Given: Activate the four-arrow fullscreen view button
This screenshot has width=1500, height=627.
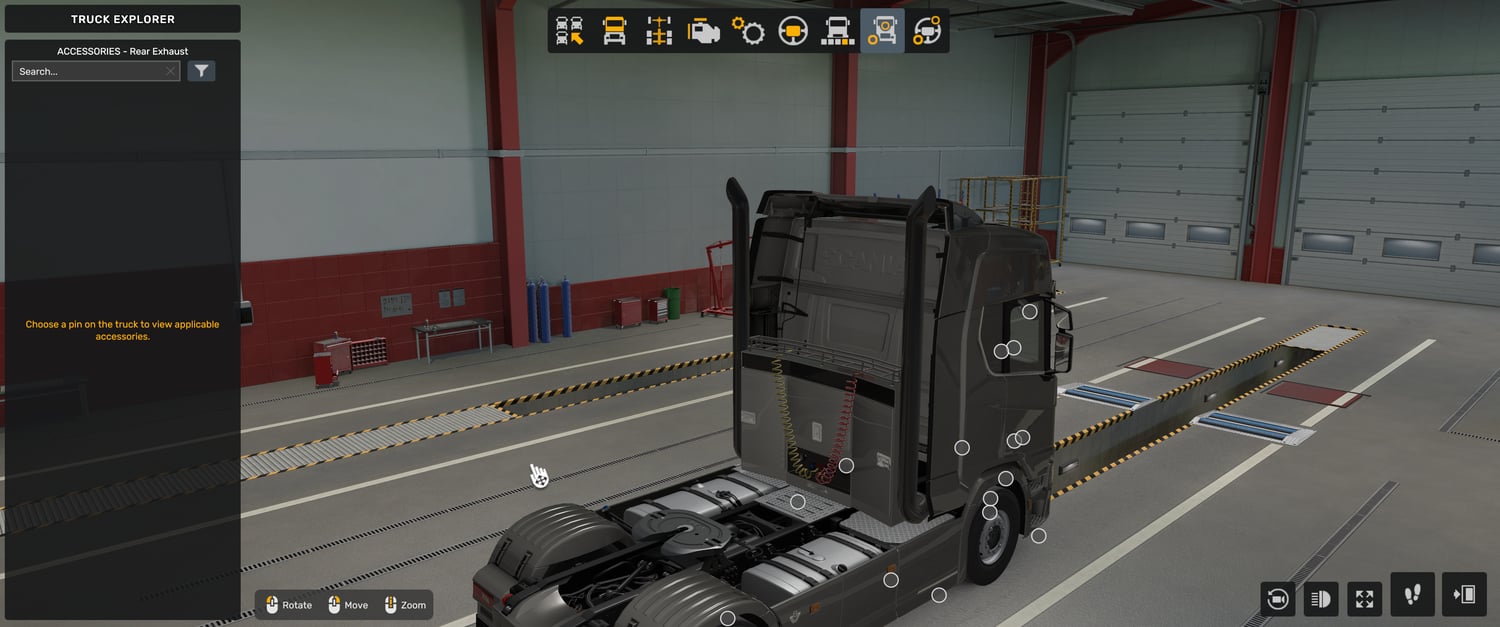Looking at the screenshot, I should pos(1365,599).
